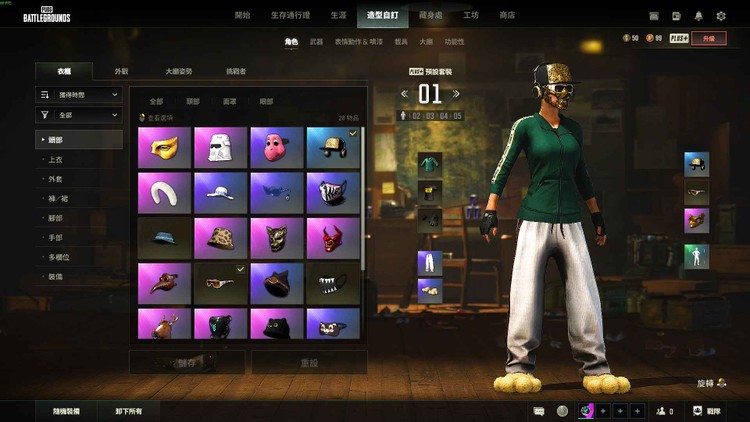Viewport: 750px width, 422px height.
Task: Select the leopard print bucket hat
Action: pos(220,237)
